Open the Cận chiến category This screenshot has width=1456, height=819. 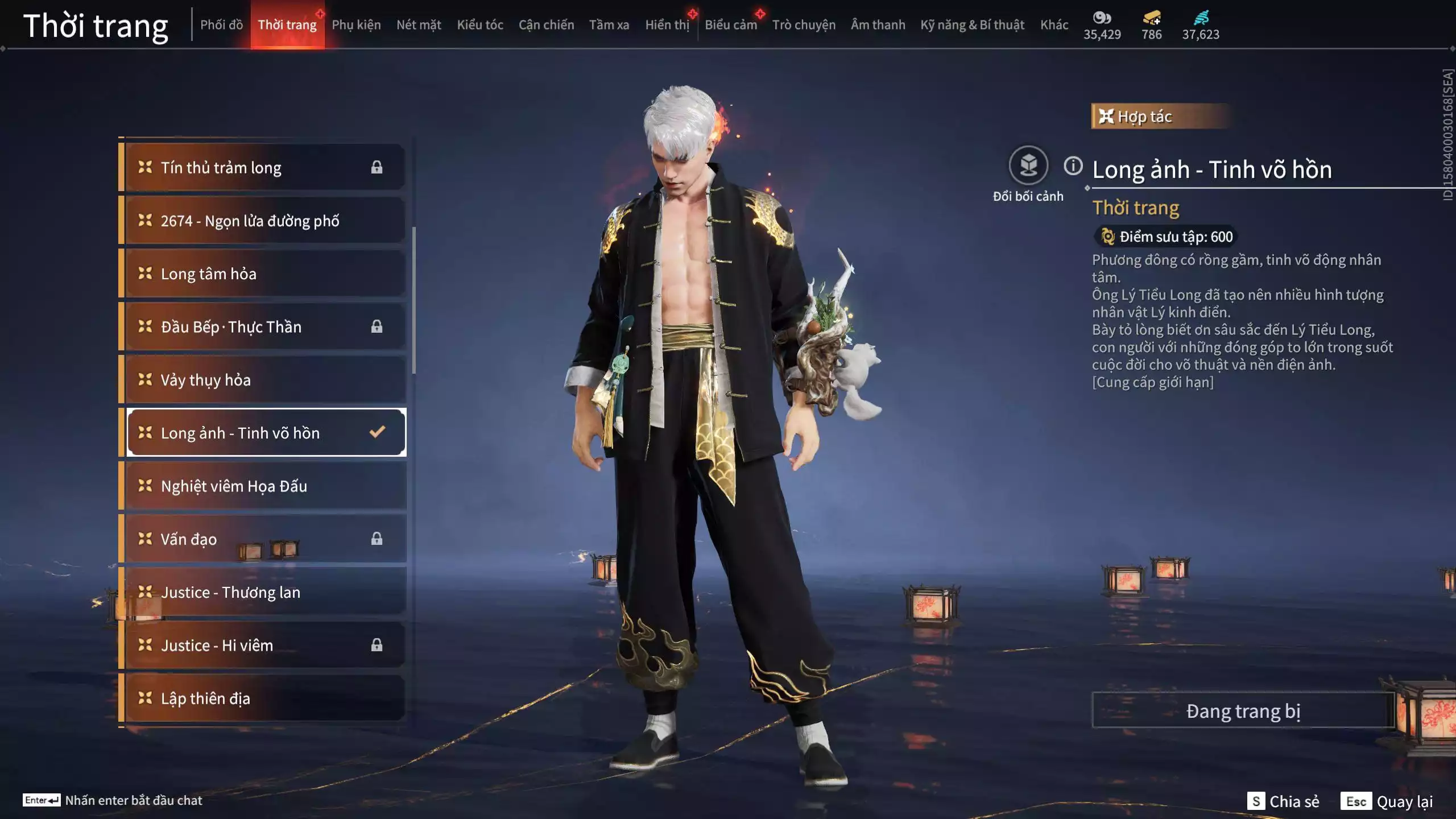pos(546,25)
